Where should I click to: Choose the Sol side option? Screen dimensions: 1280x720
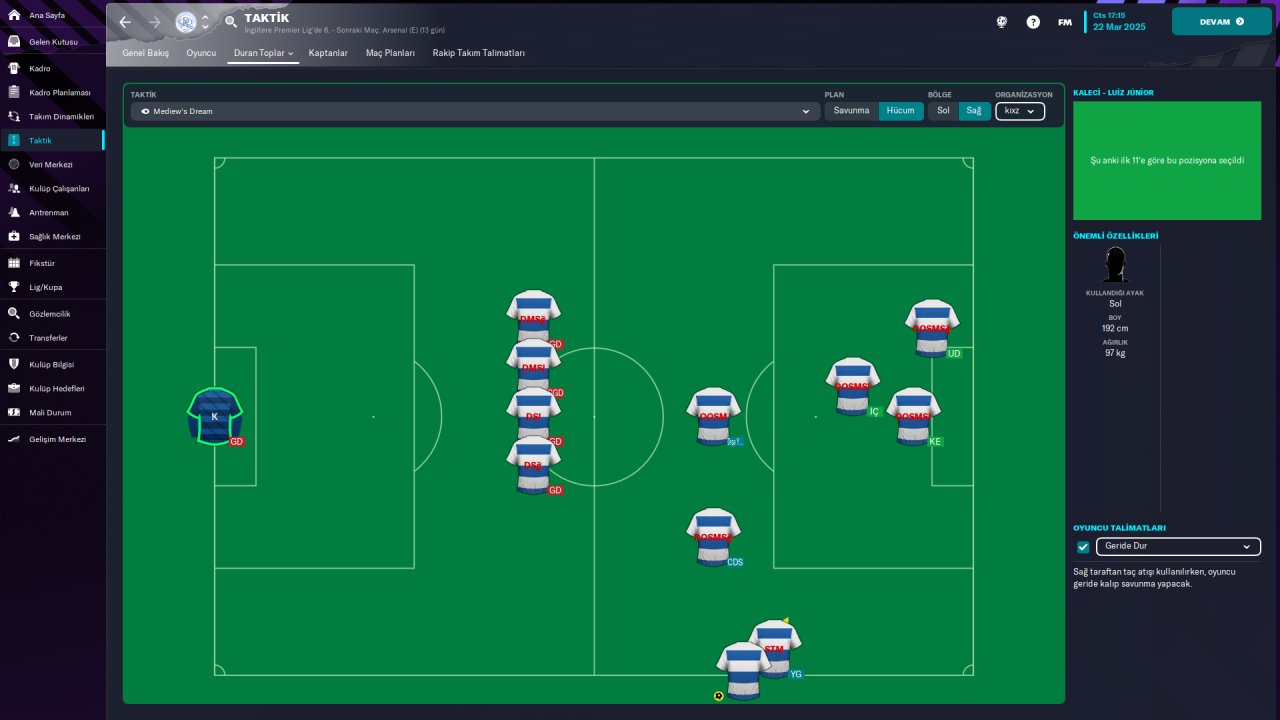[943, 111]
